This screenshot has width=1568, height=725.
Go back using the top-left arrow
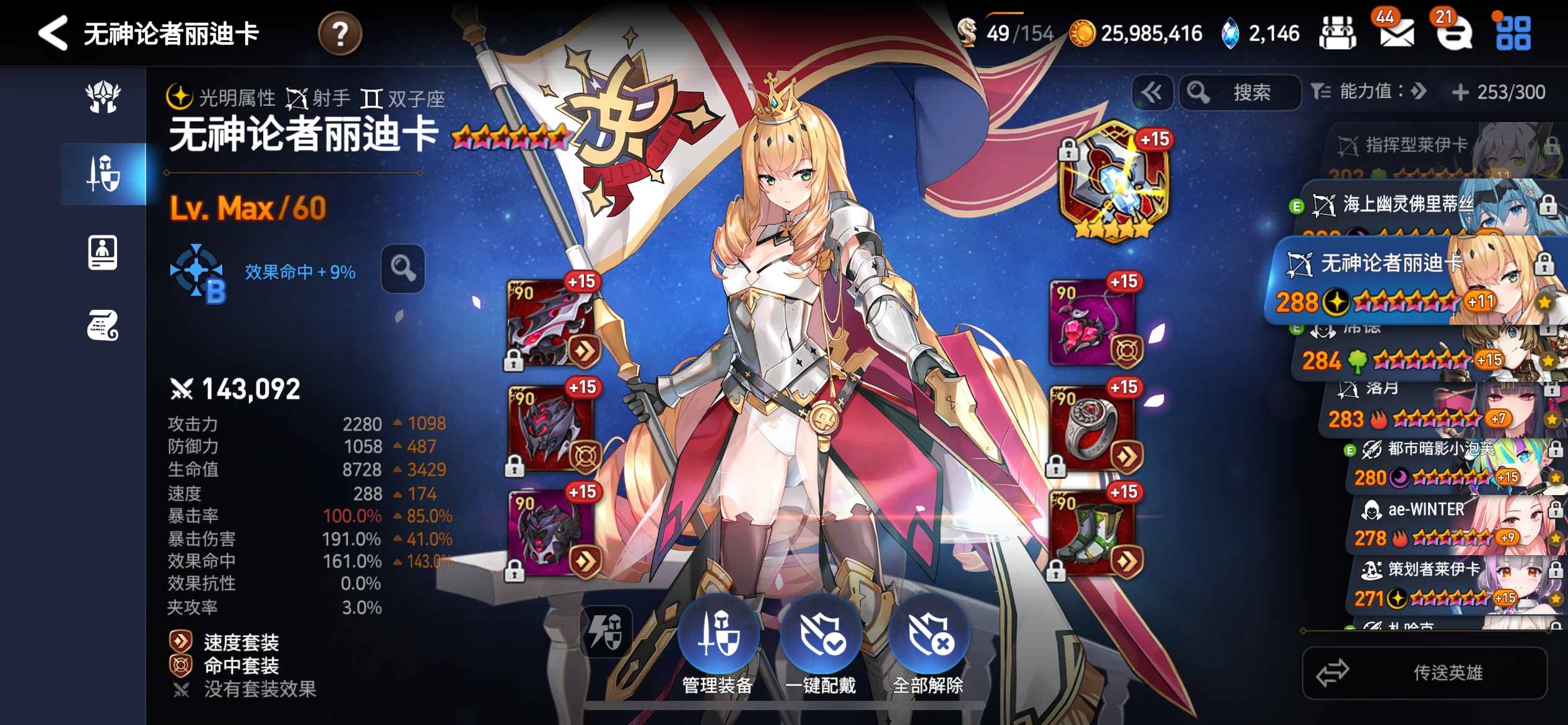(x=53, y=33)
